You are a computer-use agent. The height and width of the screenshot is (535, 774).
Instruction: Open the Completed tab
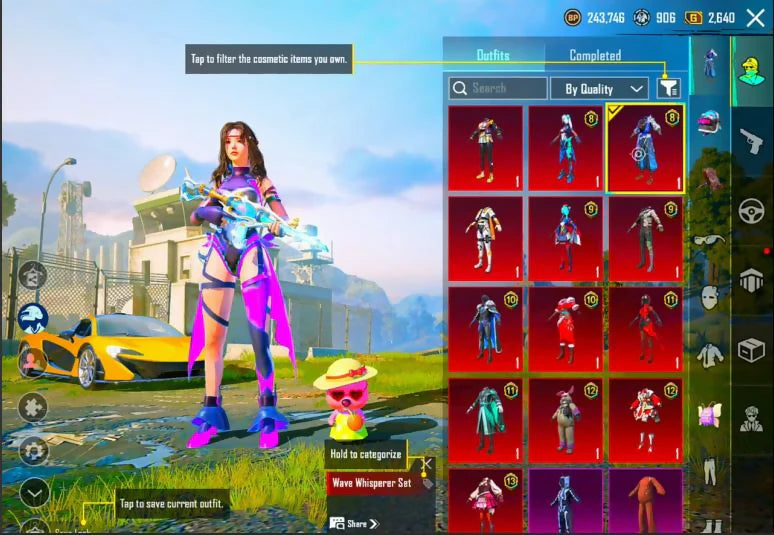[x=595, y=56]
